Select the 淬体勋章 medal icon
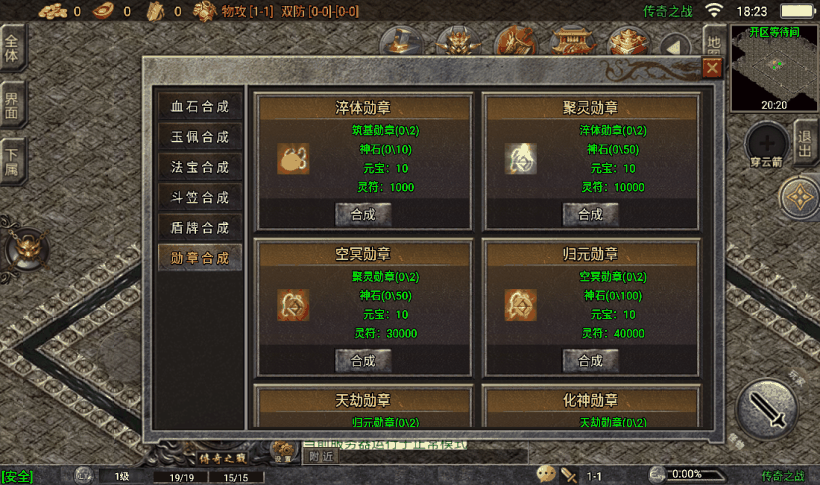Screen dimensions: 820x485 [293, 158]
